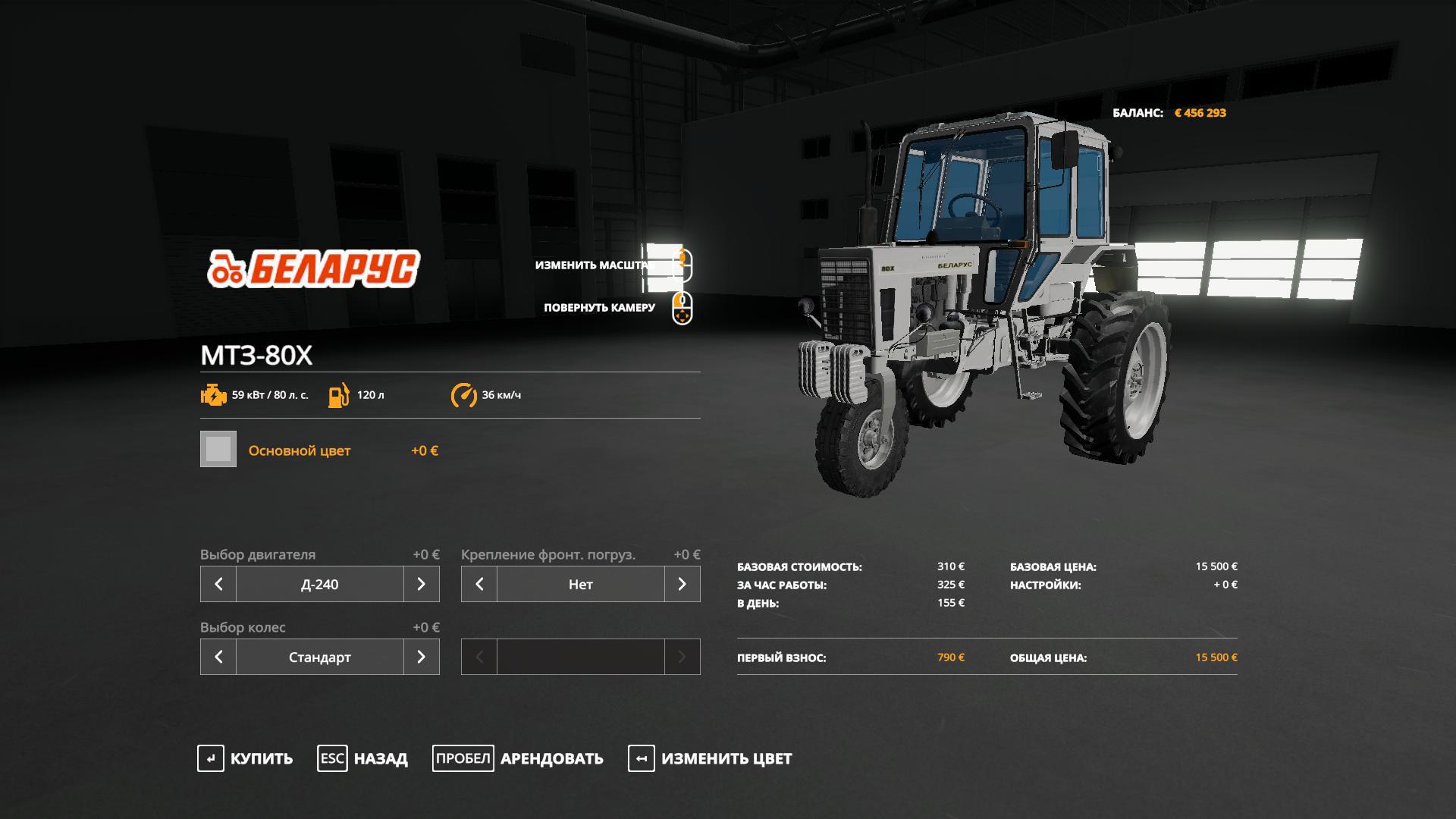Viewport: 1456px width, 819px height.
Task: Pick next wheel type after Стандарт
Action: click(x=422, y=657)
